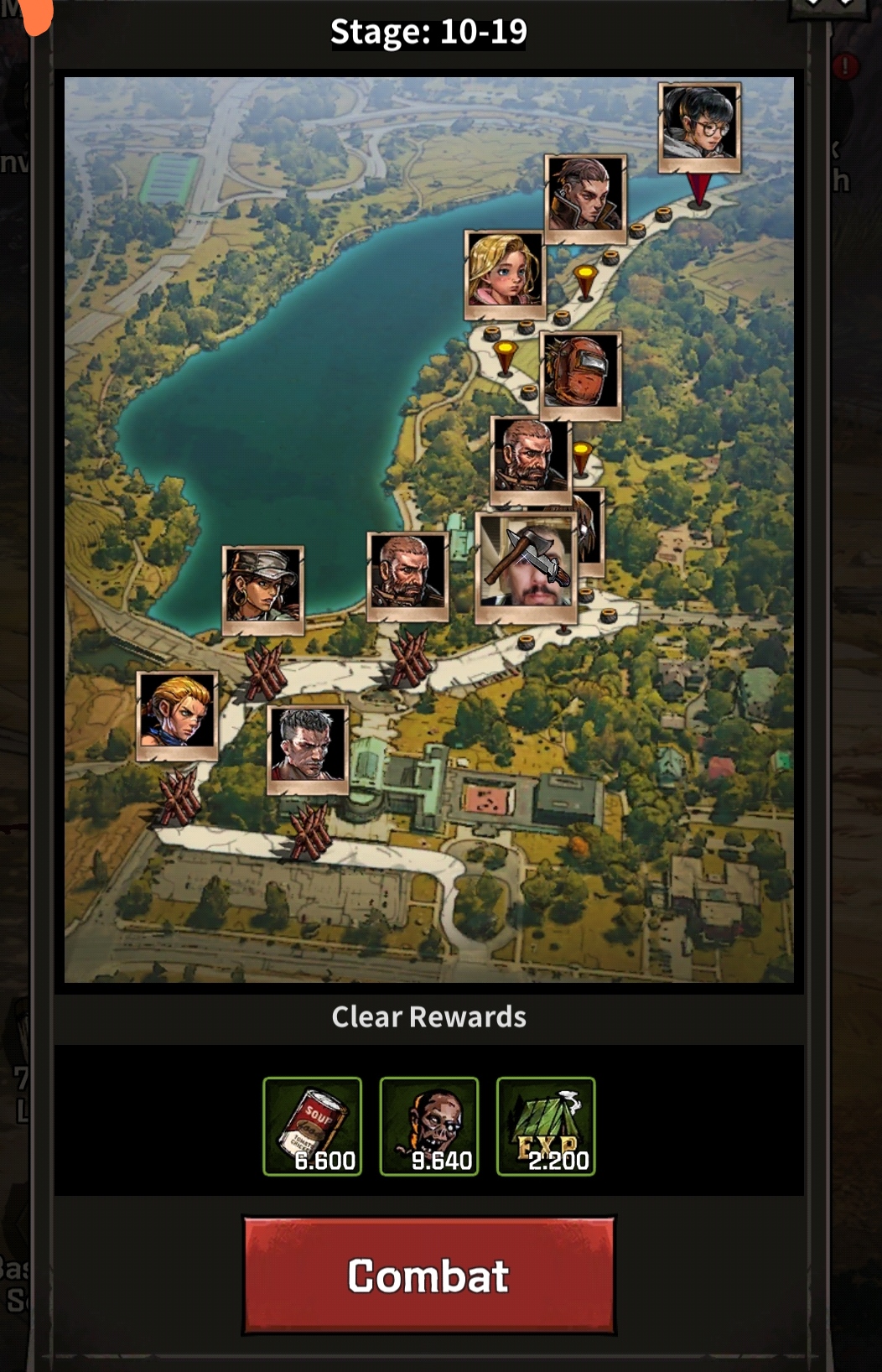Inspect the soup can reward
The height and width of the screenshot is (1372, 882).
click(x=312, y=1126)
